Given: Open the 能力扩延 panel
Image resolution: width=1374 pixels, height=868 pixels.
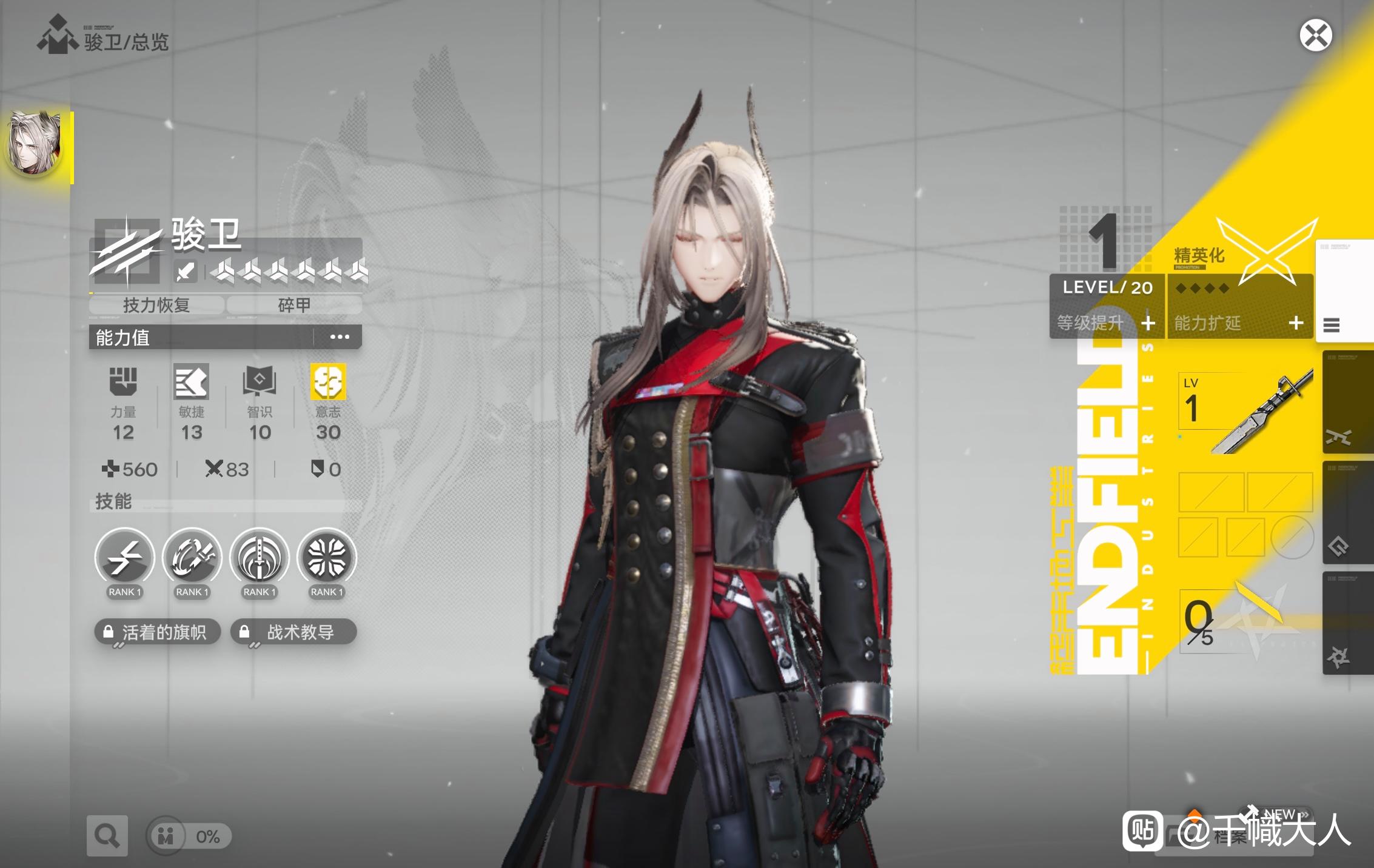Looking at the screenshot, I should (1239, 322).
